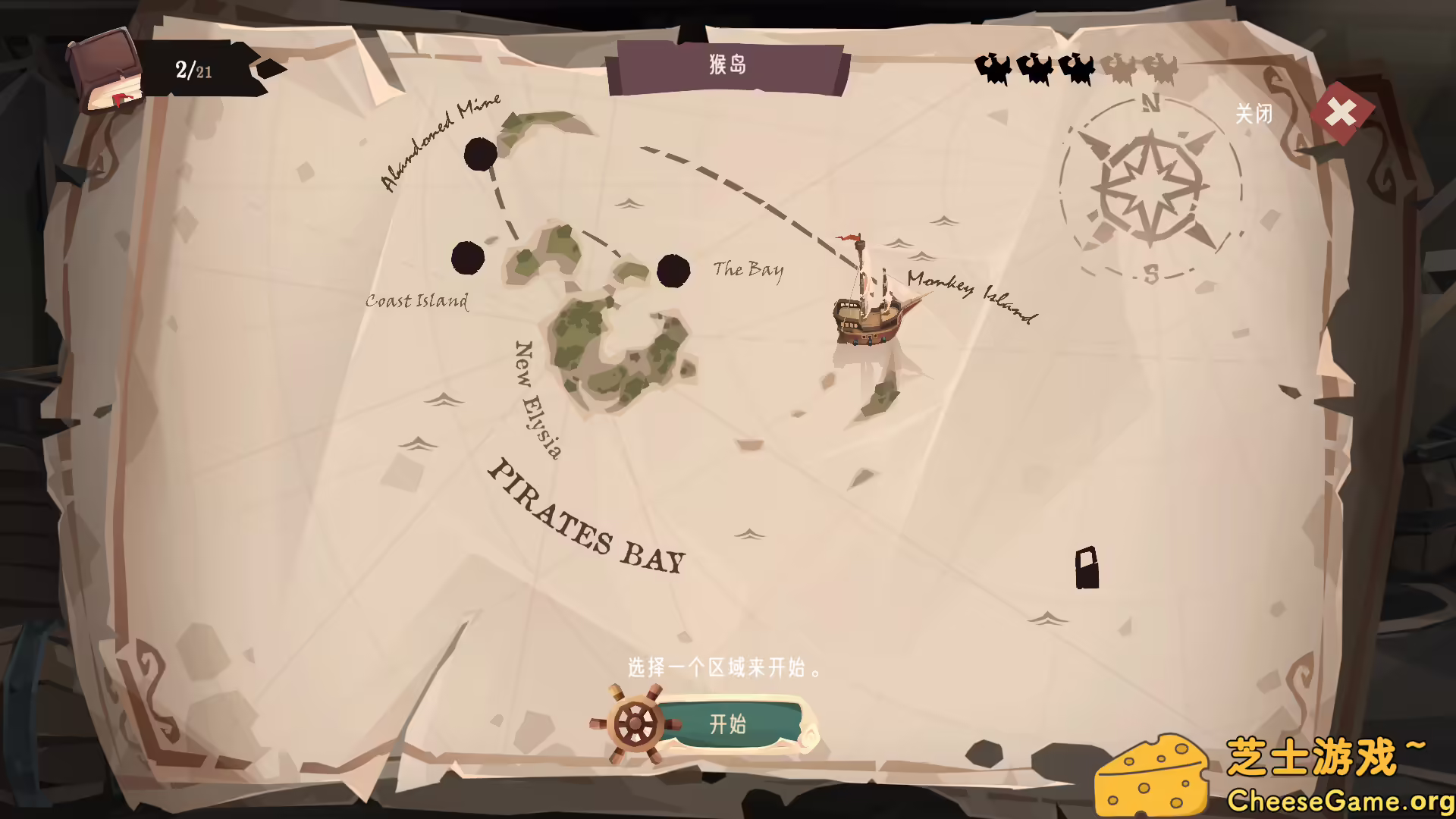Click the 关闭 close label

tap(1255, 114)
